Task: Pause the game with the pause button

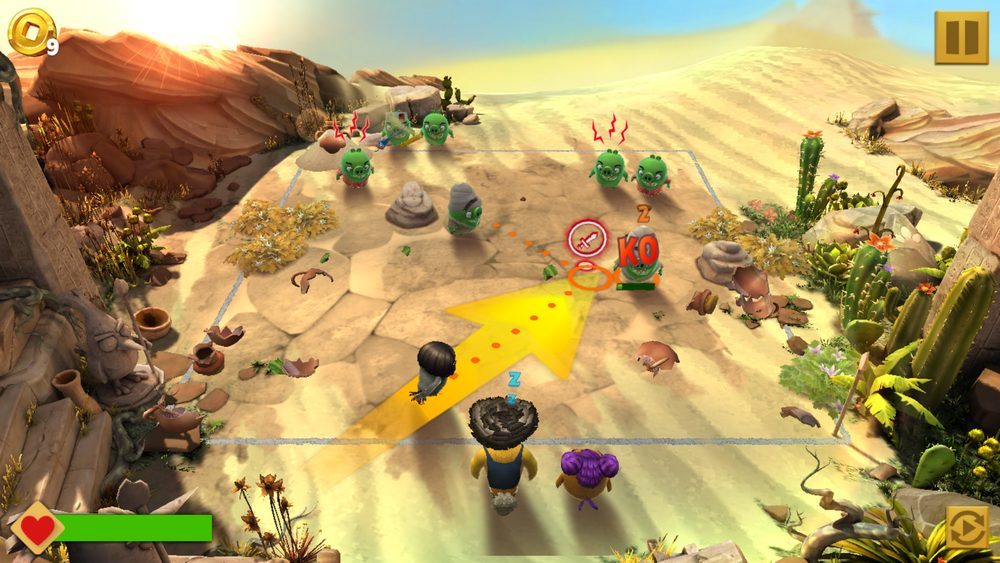Action: click(x=960, y=37)
